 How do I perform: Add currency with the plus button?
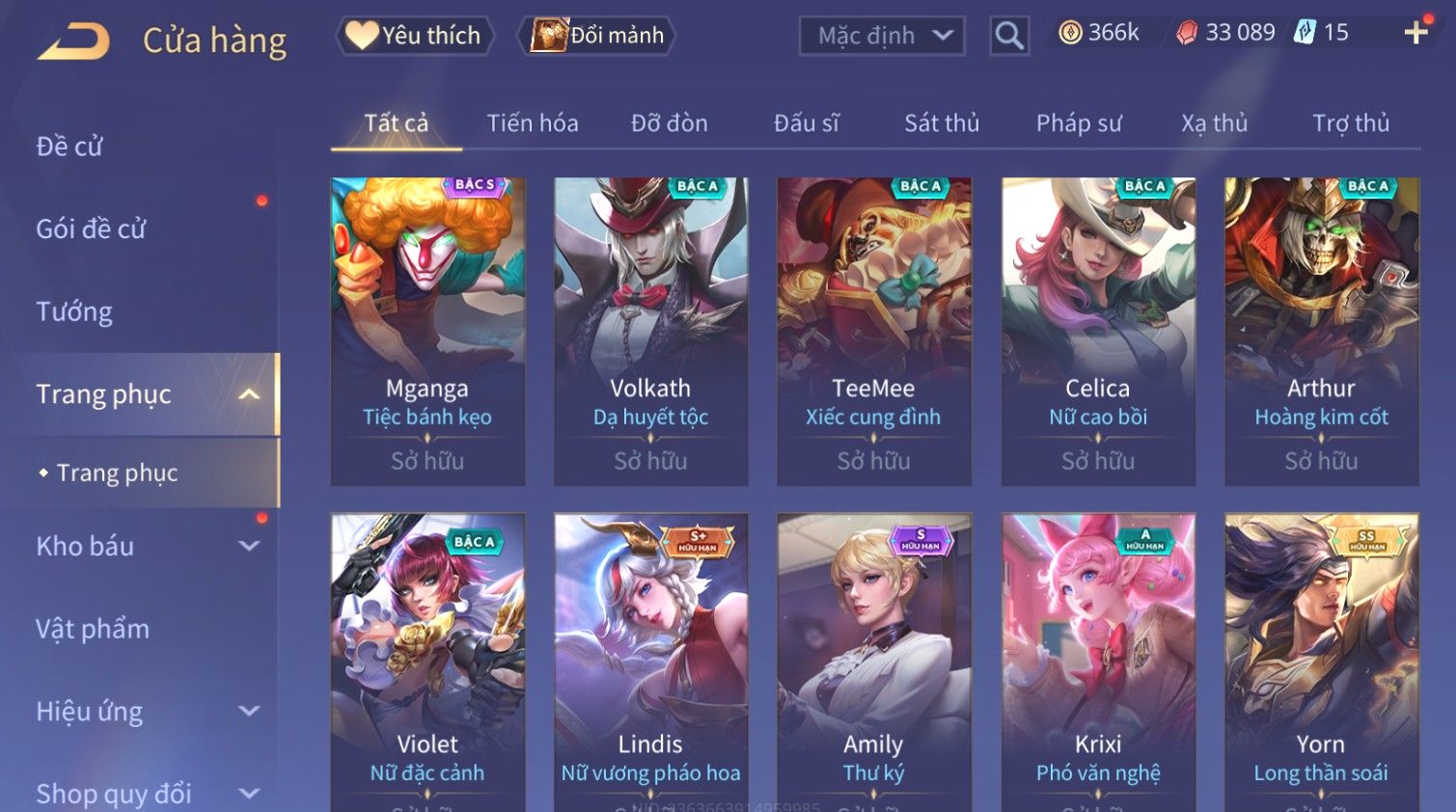[1415, 34]
